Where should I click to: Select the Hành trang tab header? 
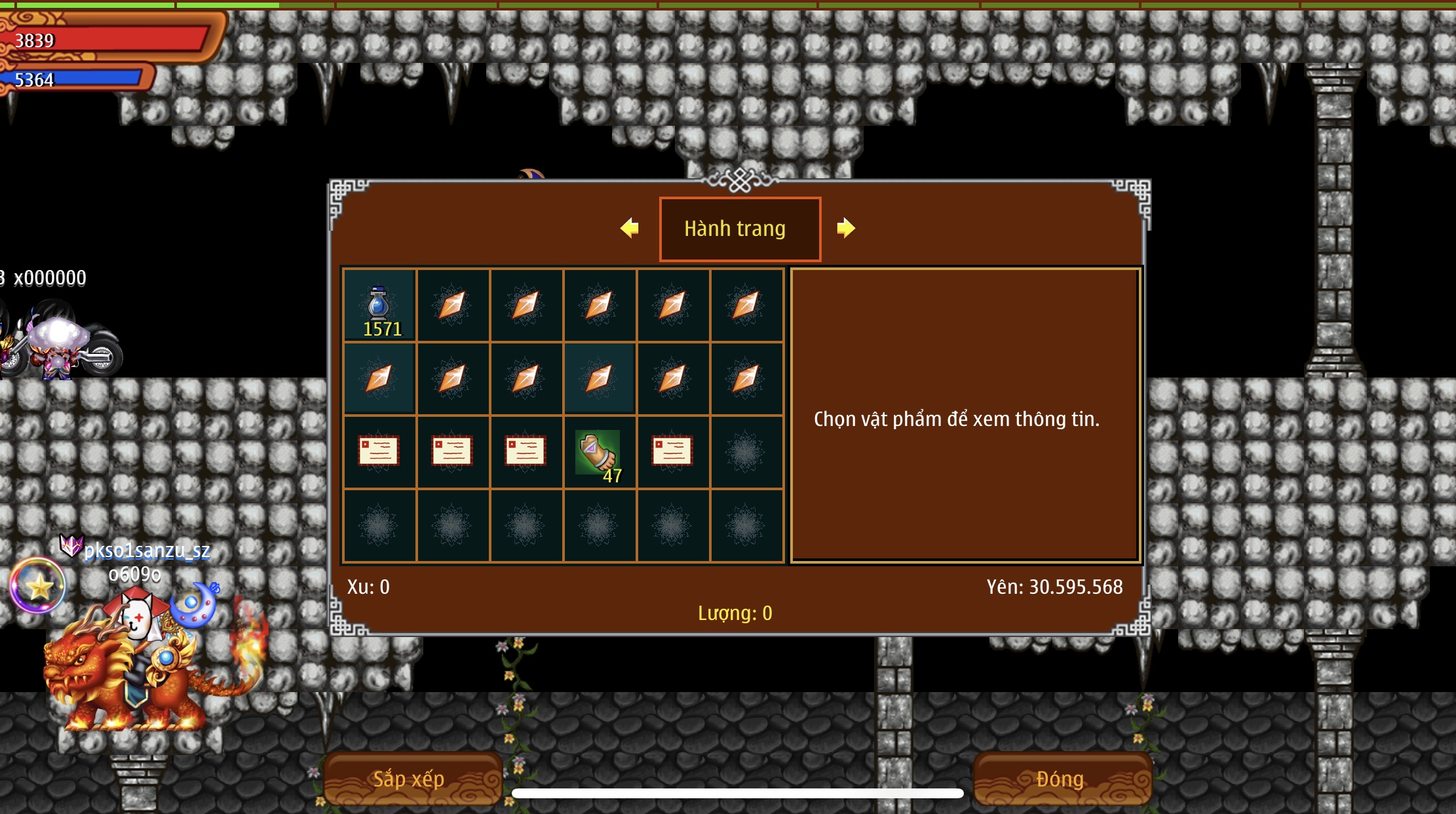740,229
